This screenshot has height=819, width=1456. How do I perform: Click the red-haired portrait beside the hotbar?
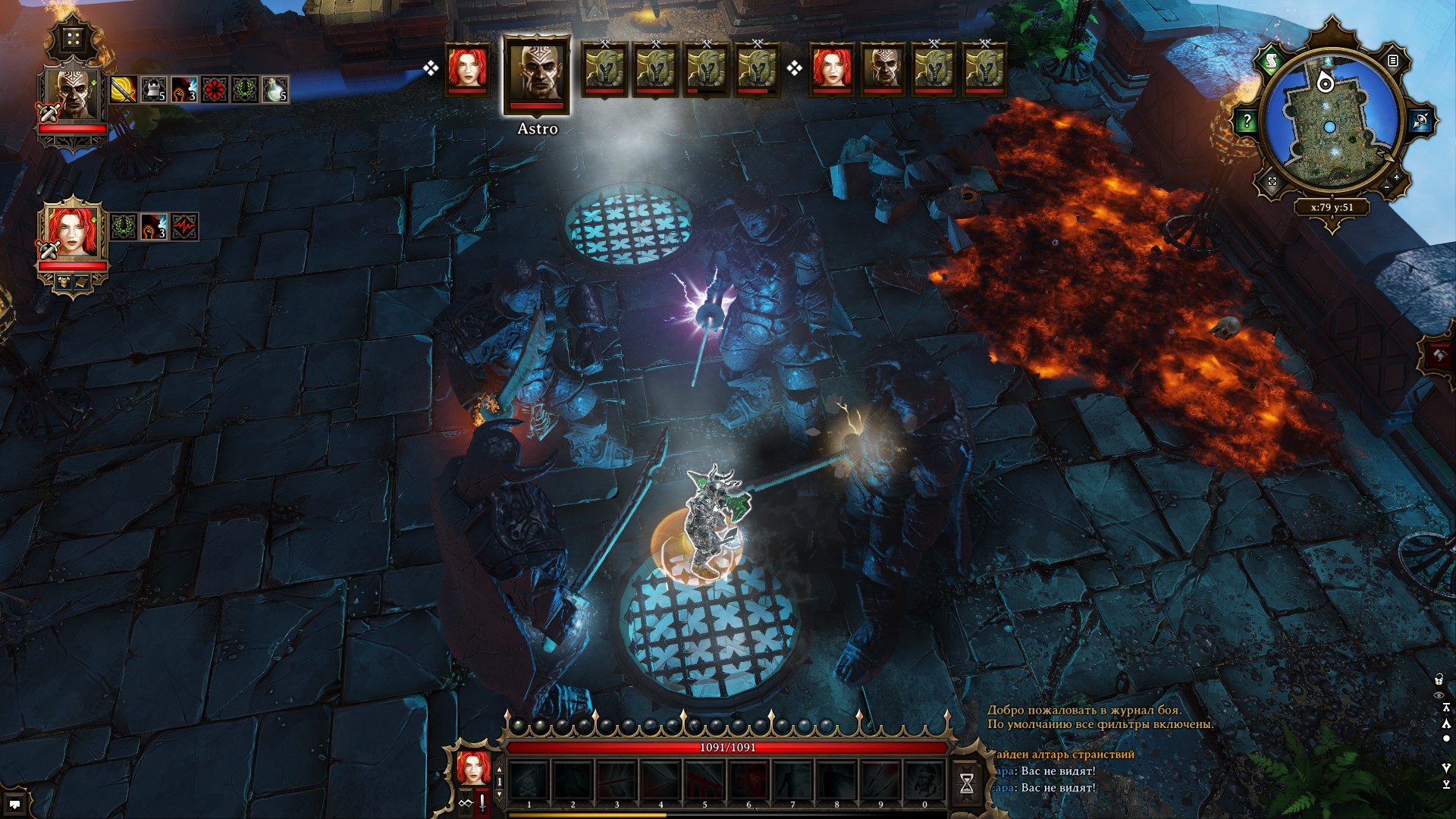474,767
